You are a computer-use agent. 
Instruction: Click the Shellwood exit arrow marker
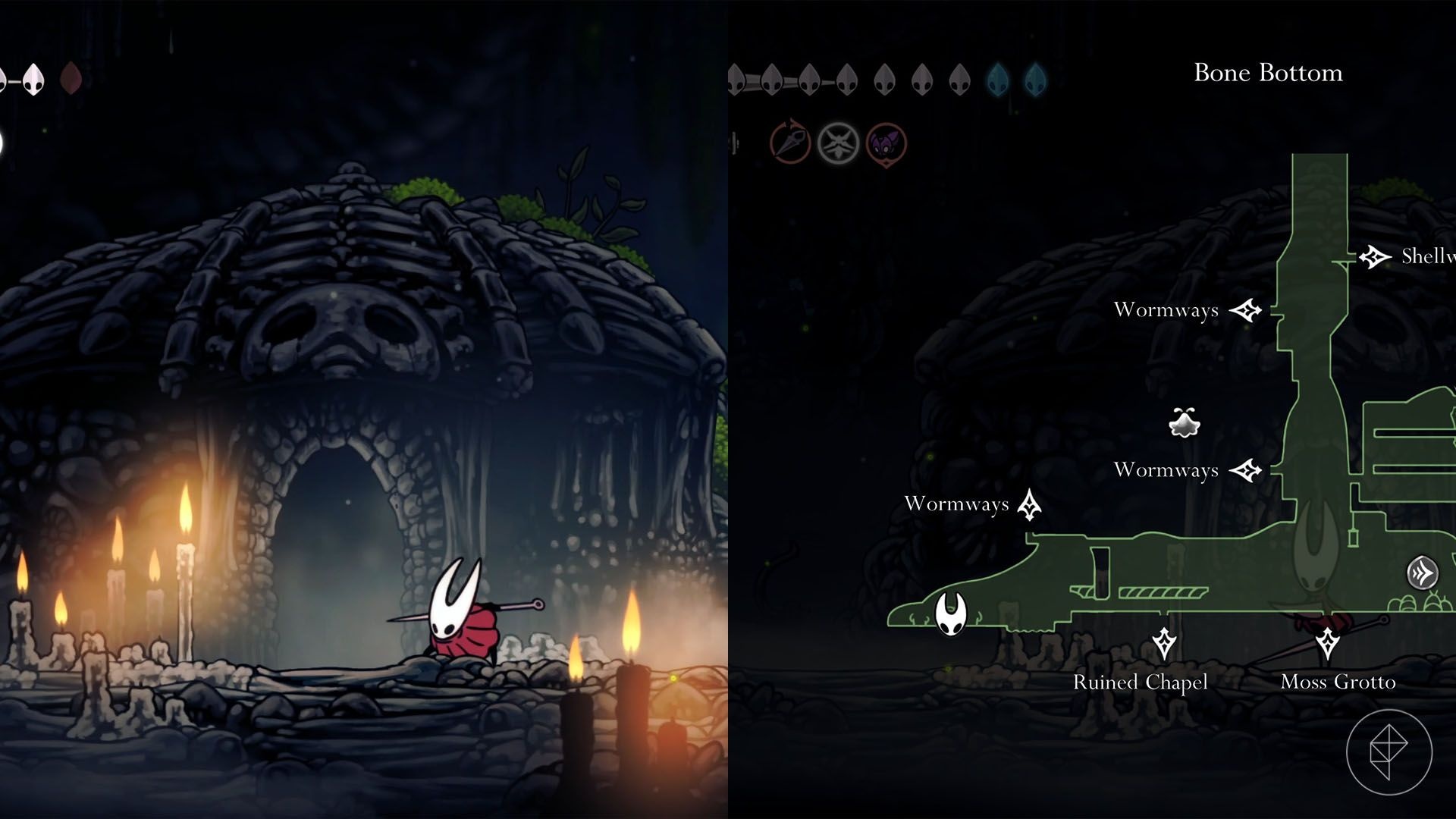pos(1373,257)
